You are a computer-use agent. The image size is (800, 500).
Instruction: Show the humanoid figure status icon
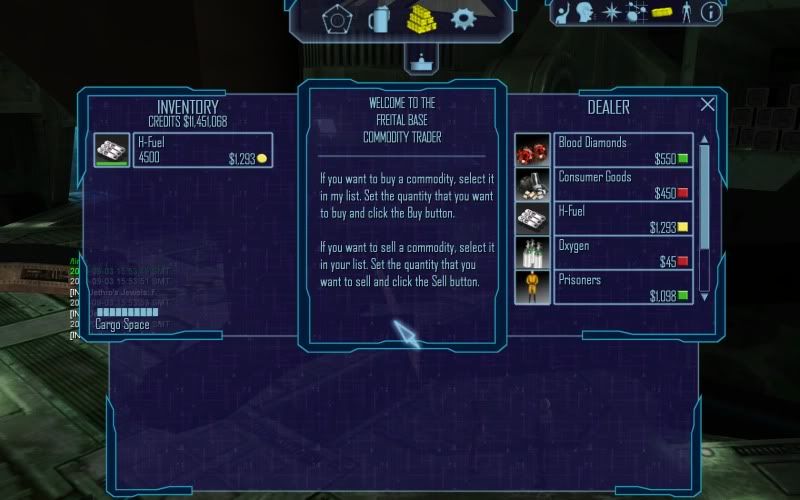pos(686,12)
